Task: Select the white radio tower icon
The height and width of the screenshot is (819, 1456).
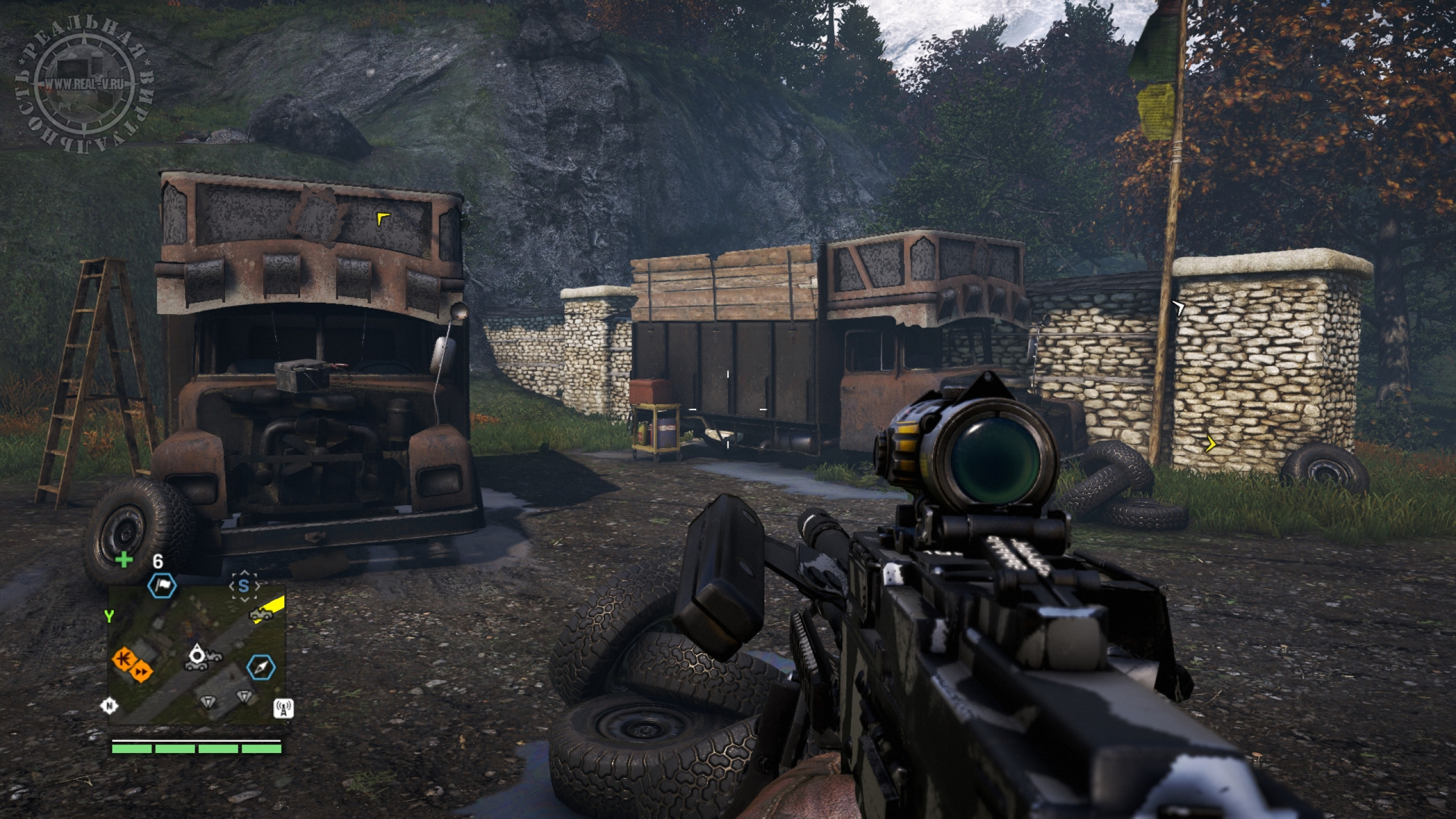Action: tap(283, 708)
